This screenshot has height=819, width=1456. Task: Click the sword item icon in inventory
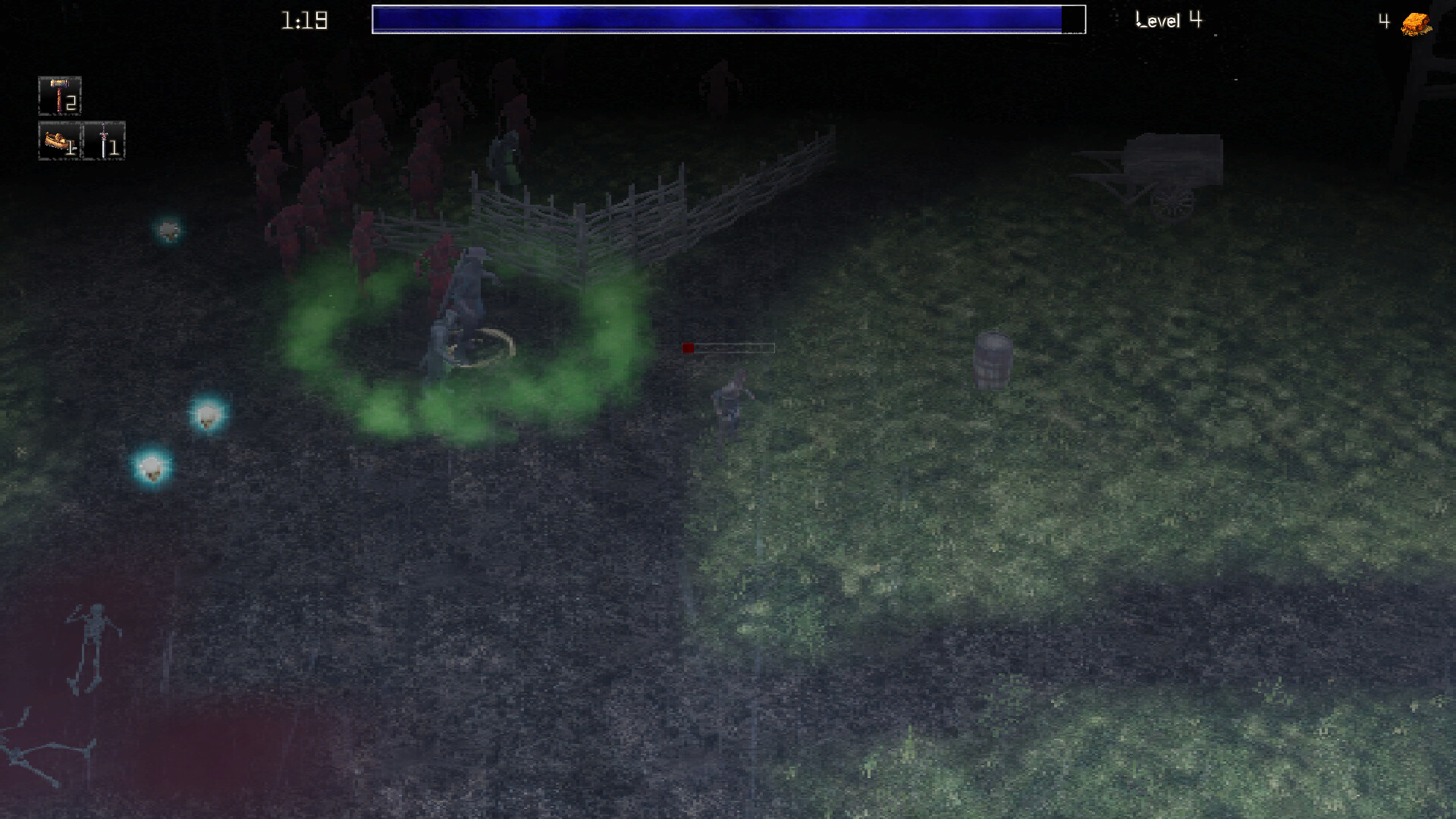(104, 142)
